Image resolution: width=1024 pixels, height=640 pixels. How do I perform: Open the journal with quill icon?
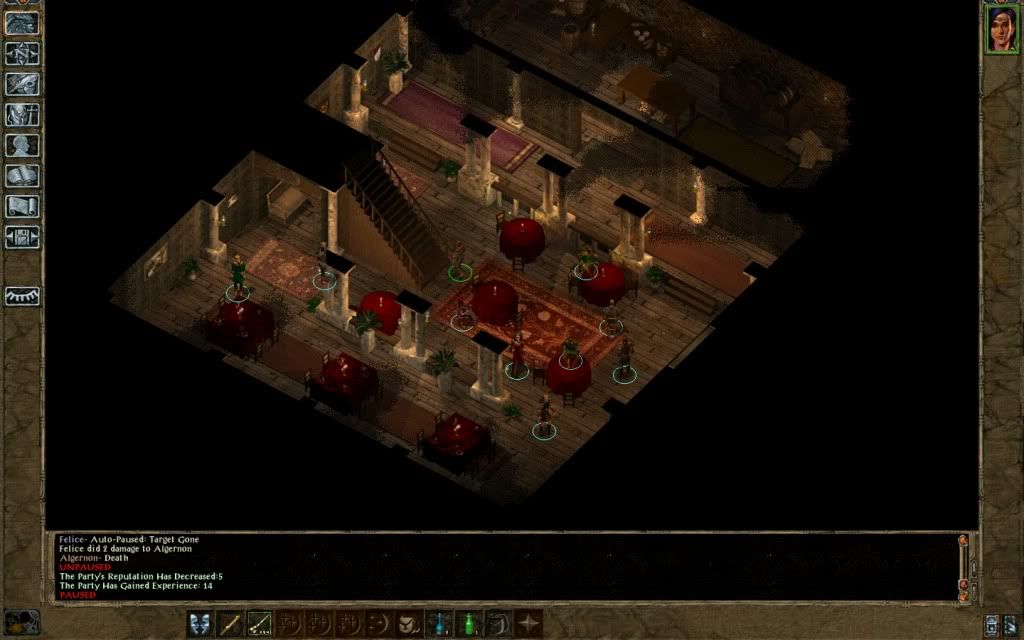point(22,84)
